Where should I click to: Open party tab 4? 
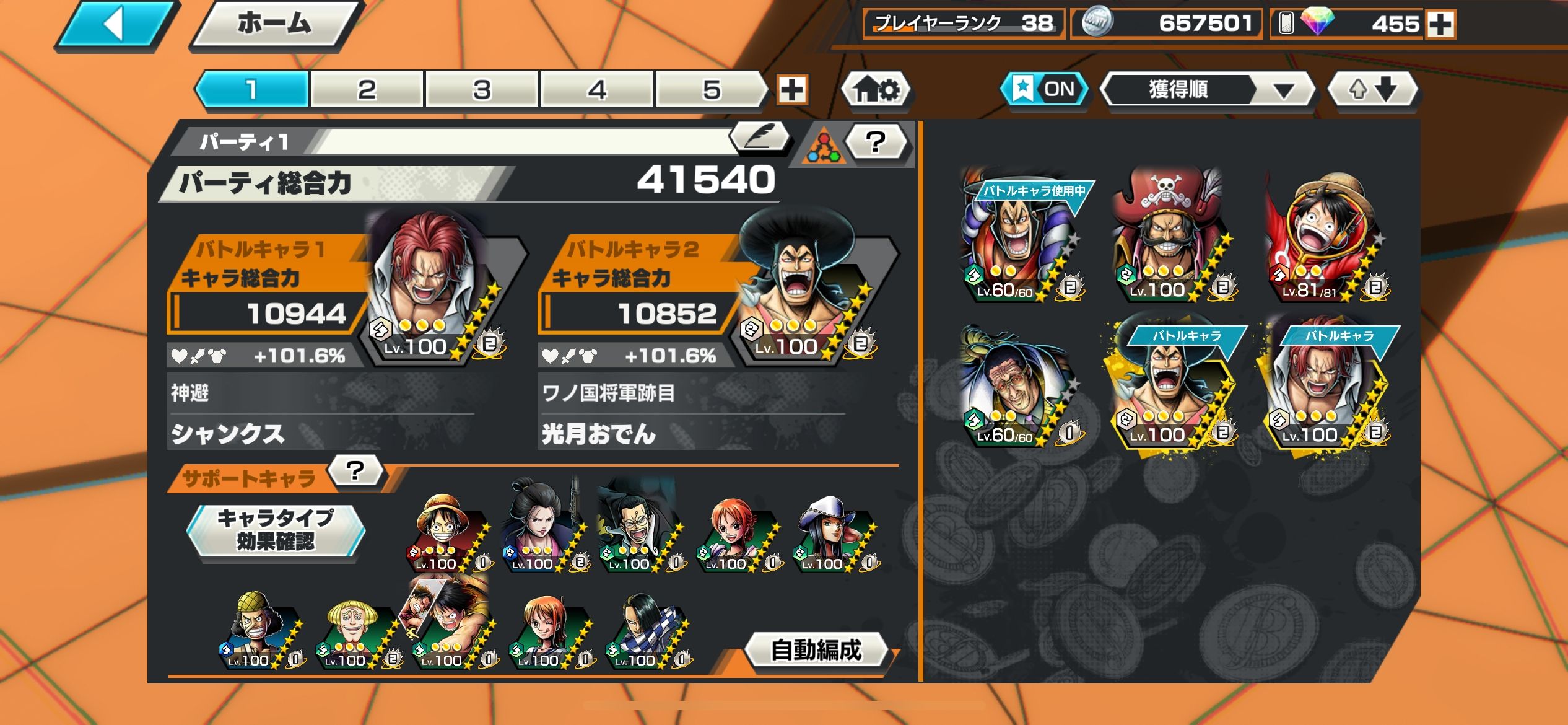tap(597, 90)
